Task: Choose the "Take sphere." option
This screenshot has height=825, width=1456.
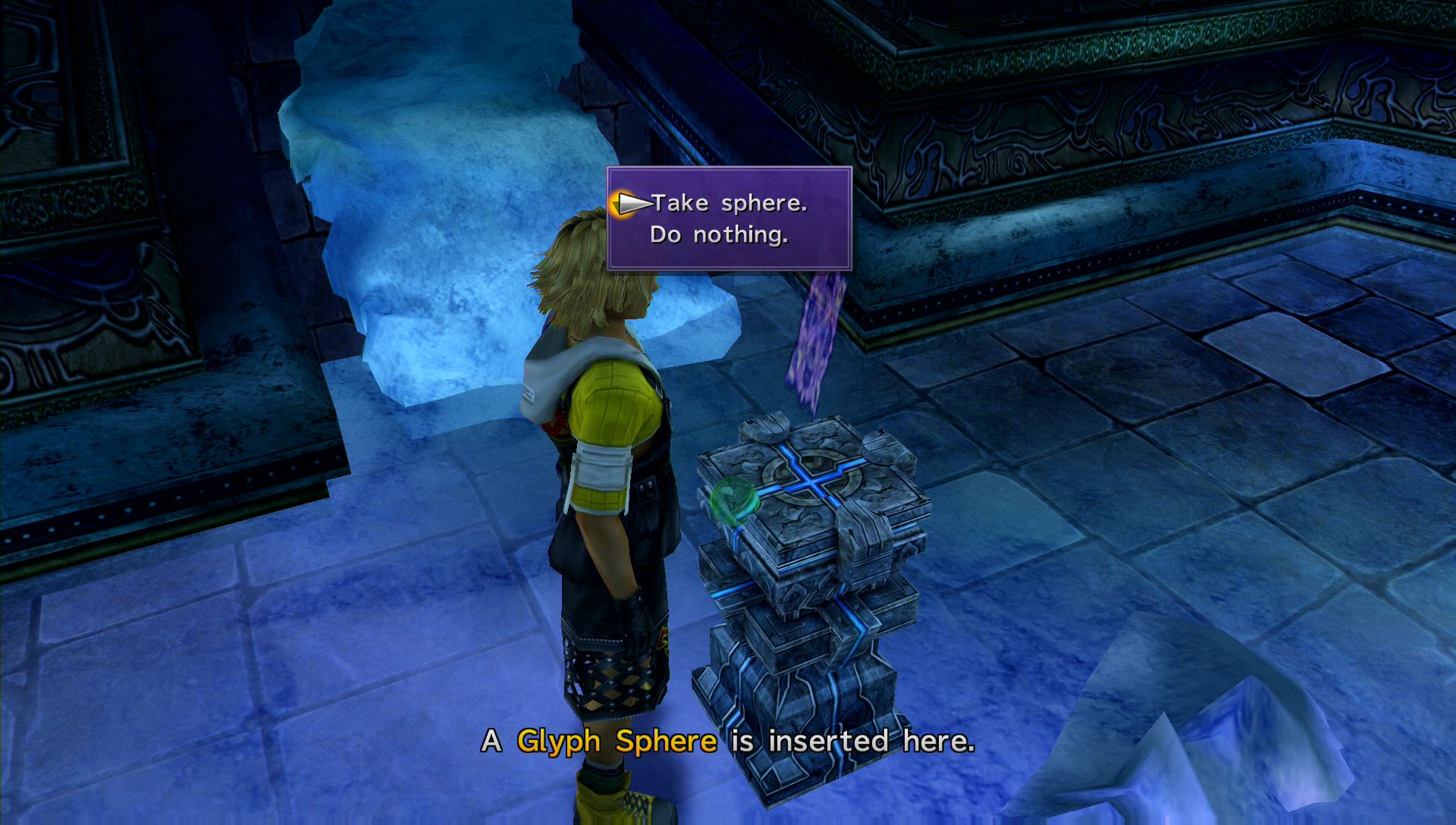Action: point(729,203)
